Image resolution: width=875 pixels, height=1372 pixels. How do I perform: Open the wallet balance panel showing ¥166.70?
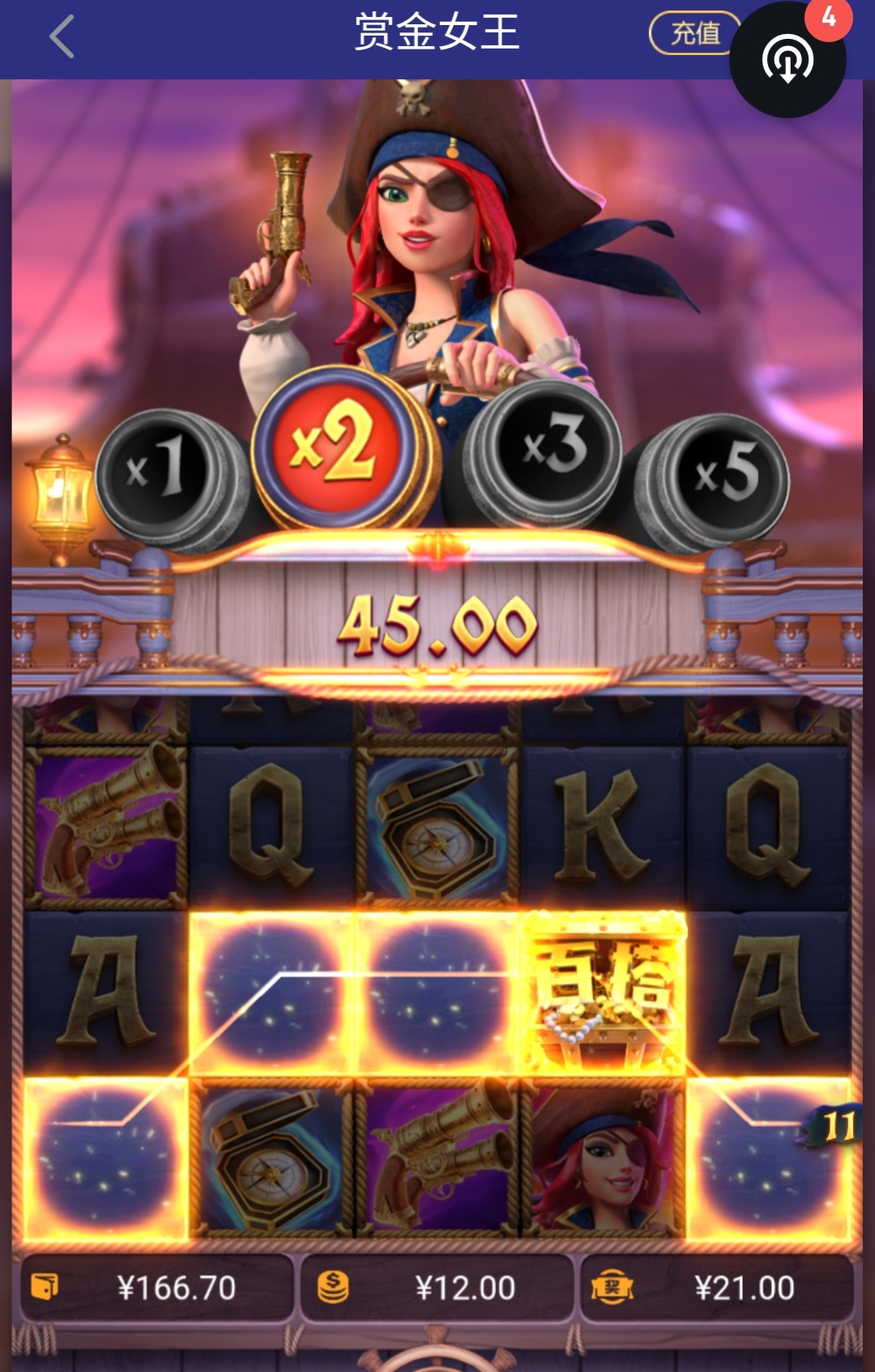tap(156, 1287)
